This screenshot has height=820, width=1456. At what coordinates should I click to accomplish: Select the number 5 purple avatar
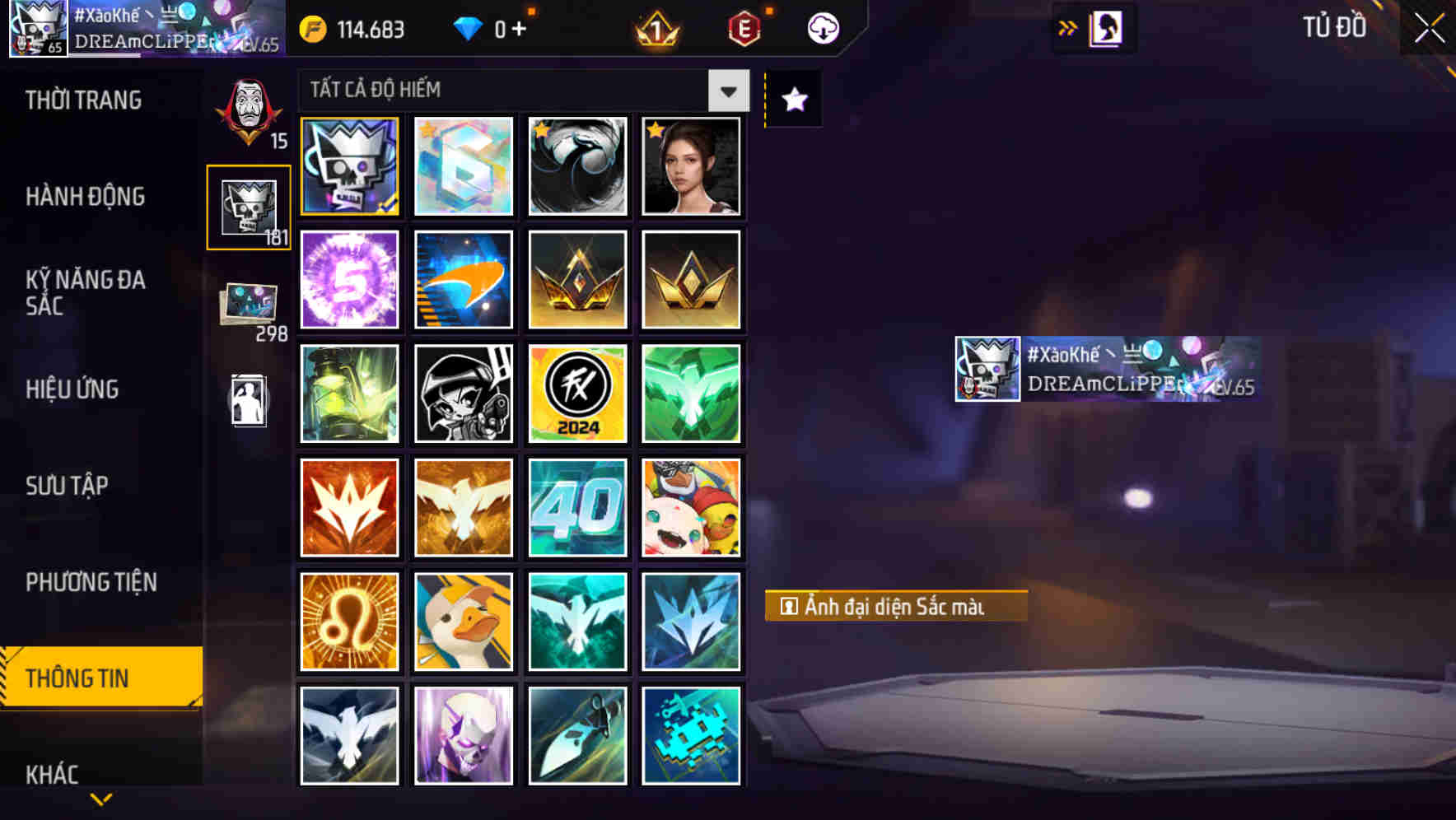[349, 280]
